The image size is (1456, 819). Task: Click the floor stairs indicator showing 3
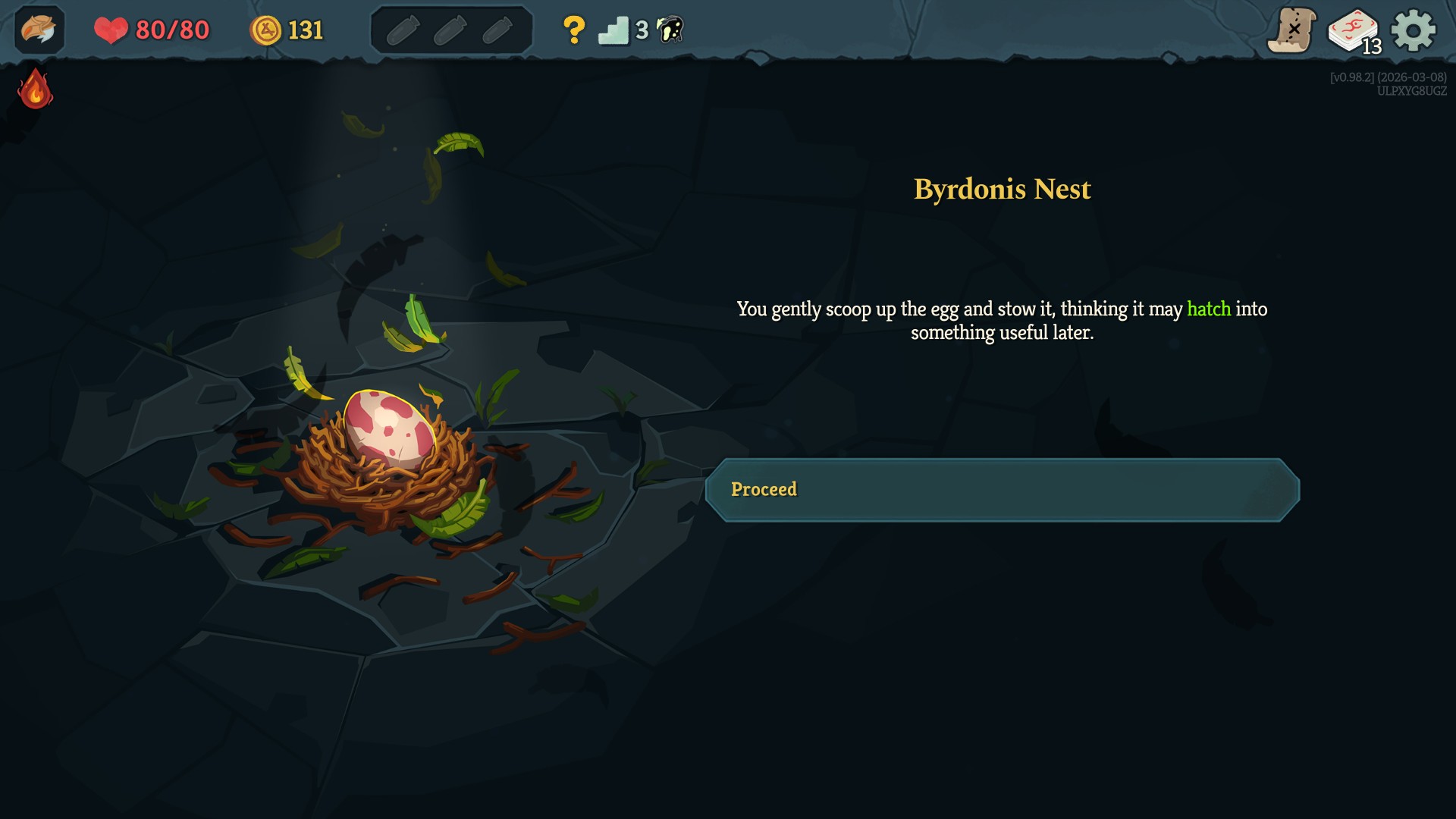(616, 30)
